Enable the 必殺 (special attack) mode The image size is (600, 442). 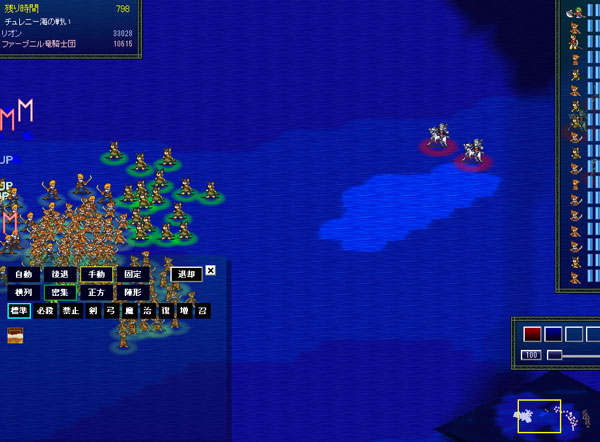point(45,311)
